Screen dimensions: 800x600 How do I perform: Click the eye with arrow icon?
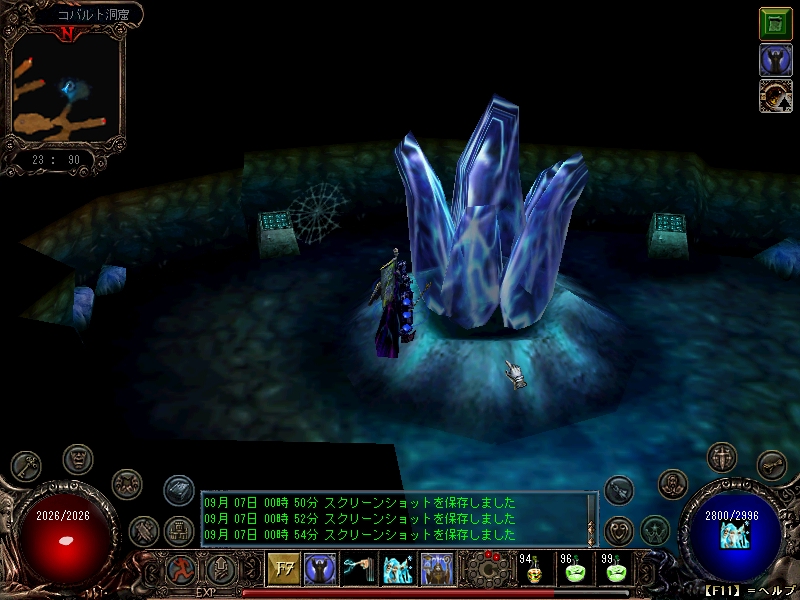coord(775,96)
